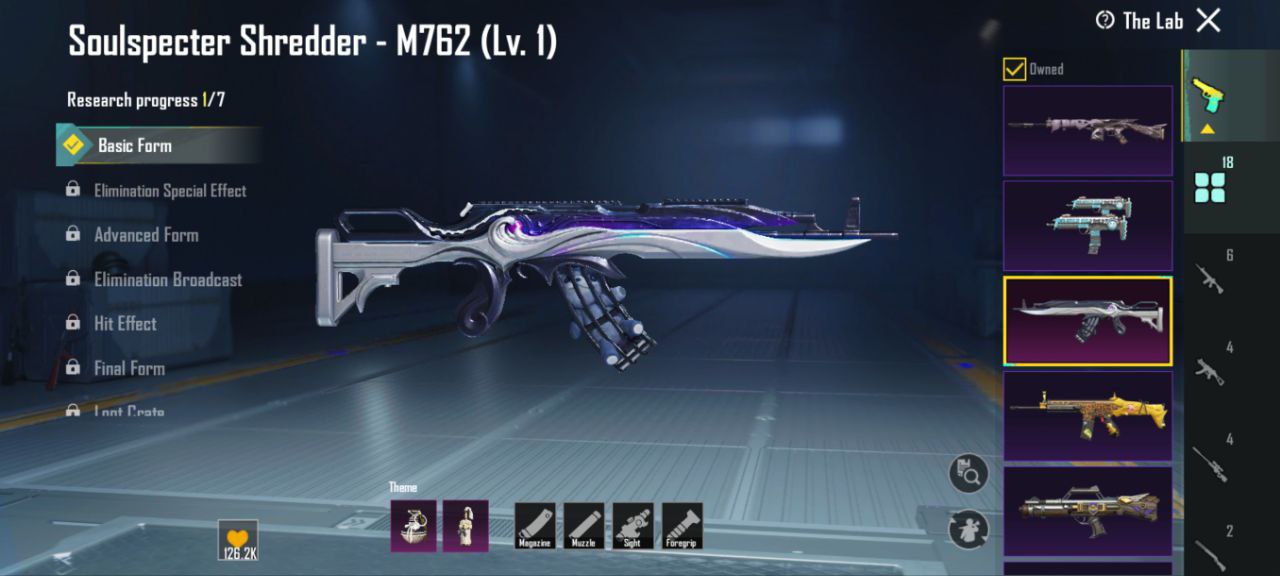This screenshot has height=576, width=1280.
Task: Like the skin via heart icon
Action: click(238, 538)
